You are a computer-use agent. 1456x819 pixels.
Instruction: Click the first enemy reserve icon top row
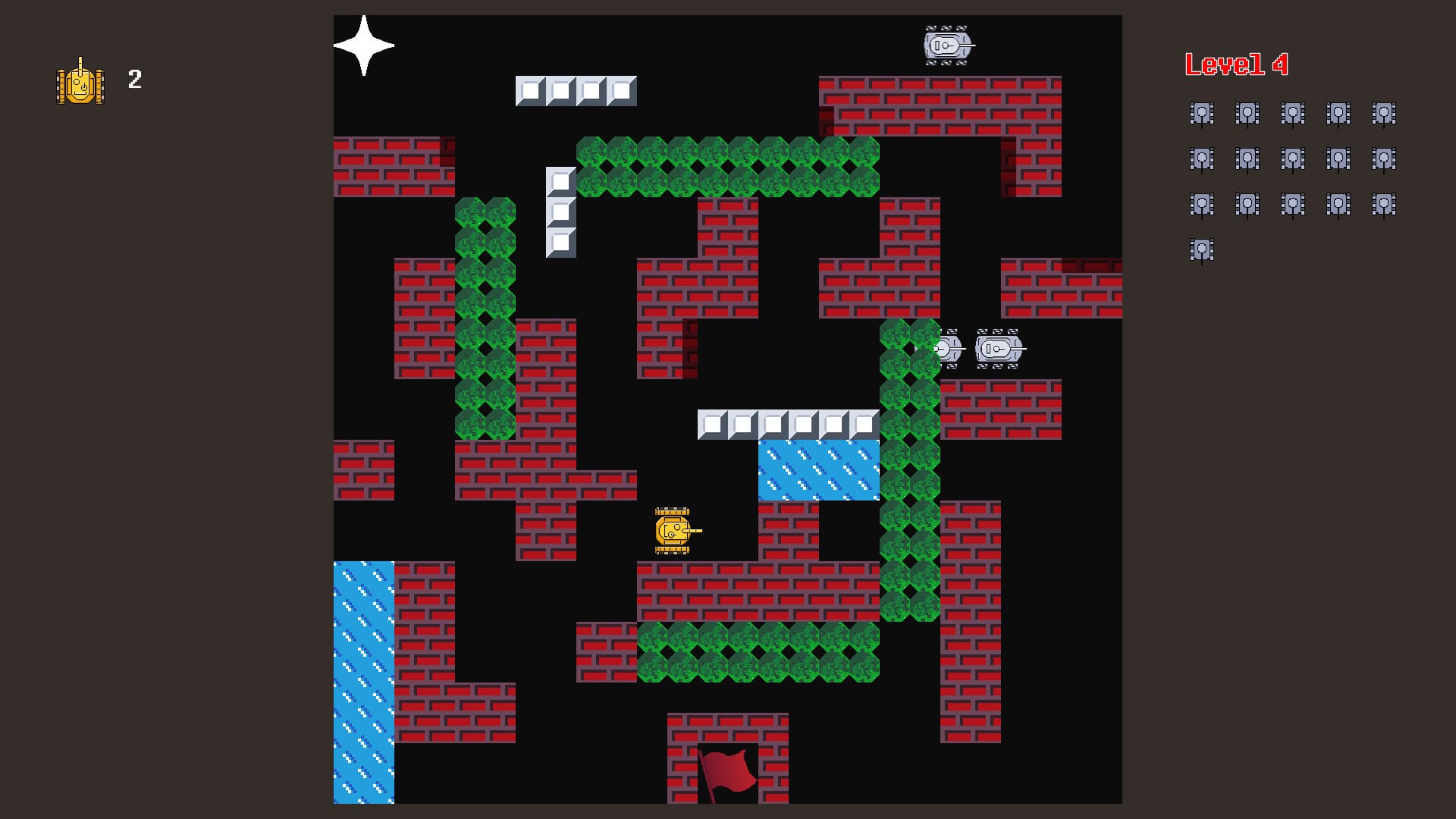point(1203,114)
